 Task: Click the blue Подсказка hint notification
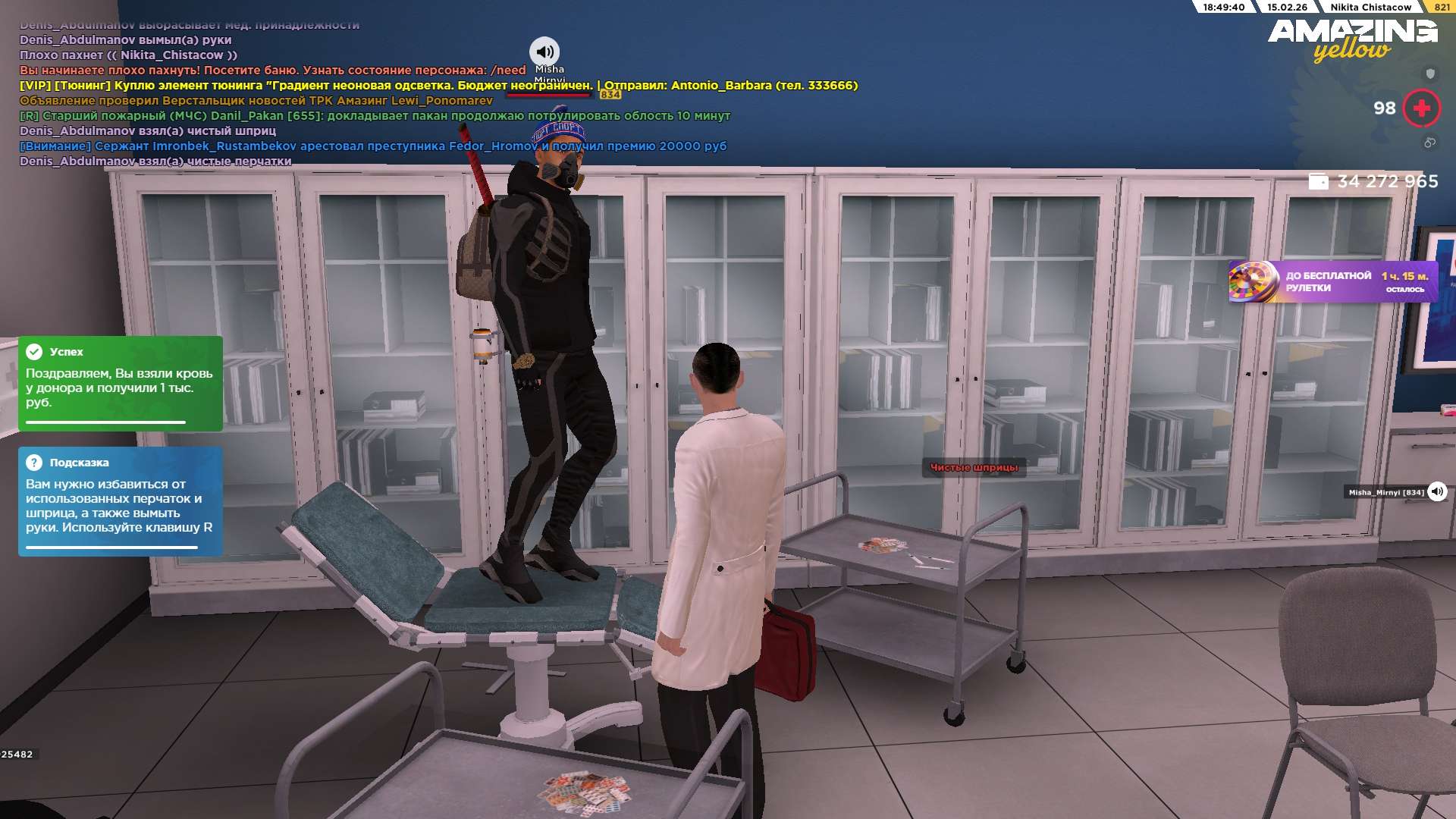tap(121, 501)
